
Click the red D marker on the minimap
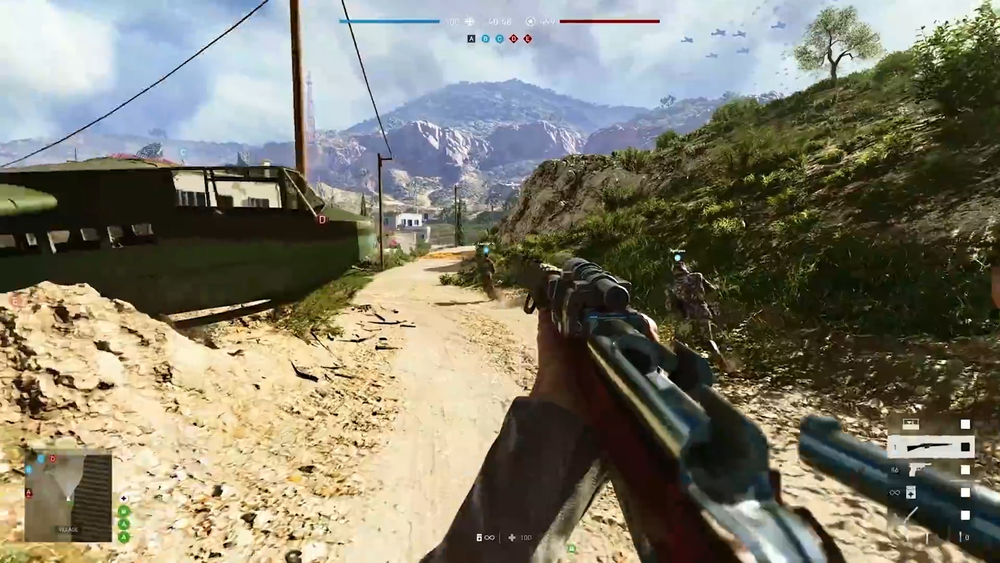point(53,459)
